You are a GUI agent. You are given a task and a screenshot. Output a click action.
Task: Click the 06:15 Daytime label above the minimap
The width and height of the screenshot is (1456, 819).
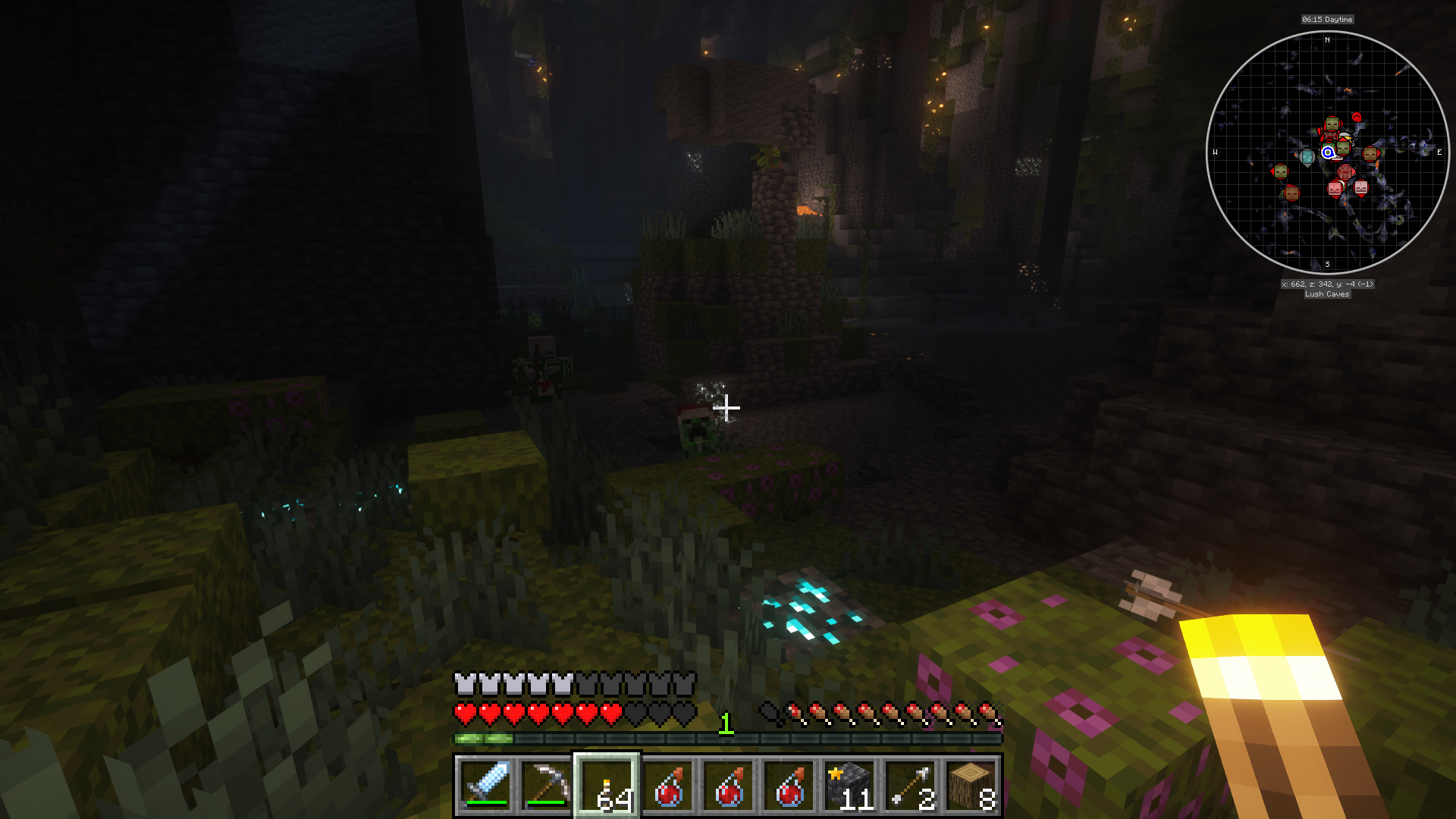click(x=1327, y=20)
